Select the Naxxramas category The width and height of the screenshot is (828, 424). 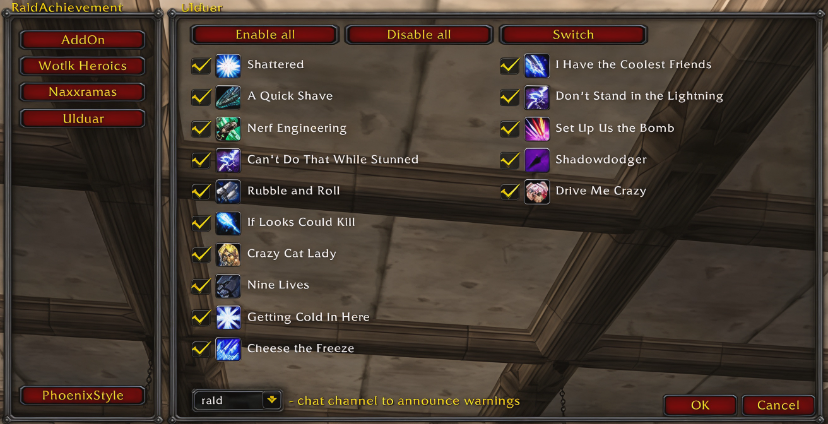pos(82,92)
